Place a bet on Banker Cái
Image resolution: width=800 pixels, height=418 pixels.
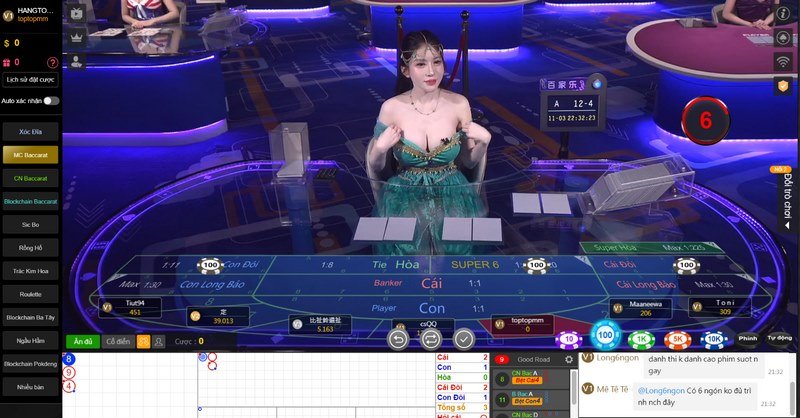431,285
